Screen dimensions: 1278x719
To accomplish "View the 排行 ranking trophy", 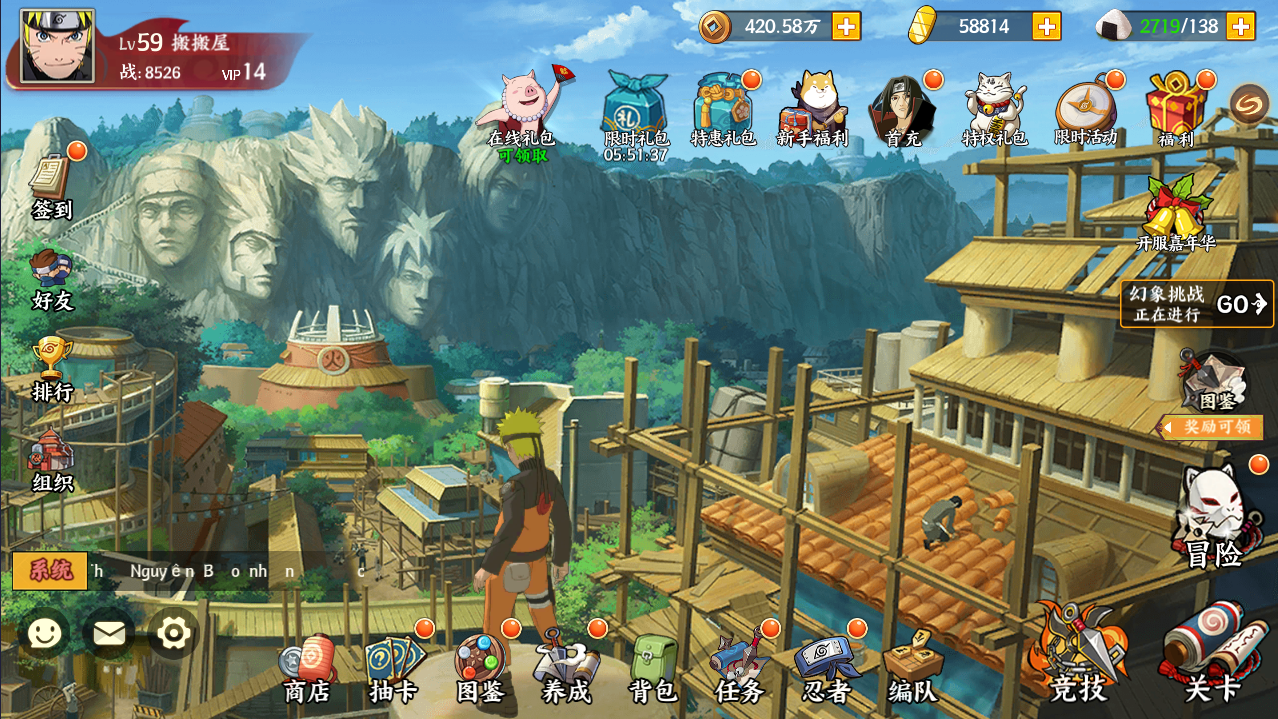I will pyautogui.click(x=52, y=368).
